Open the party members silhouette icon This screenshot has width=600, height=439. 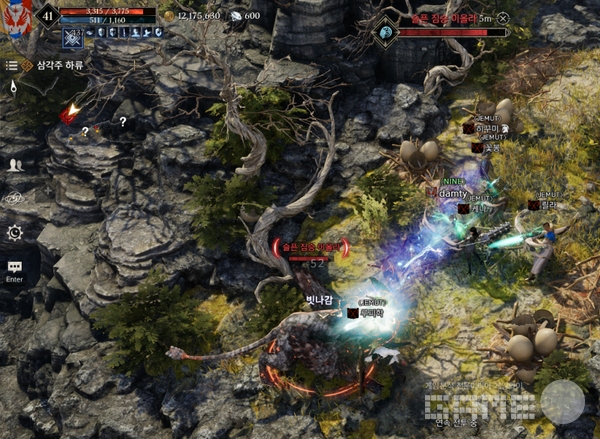click(14, 164)
